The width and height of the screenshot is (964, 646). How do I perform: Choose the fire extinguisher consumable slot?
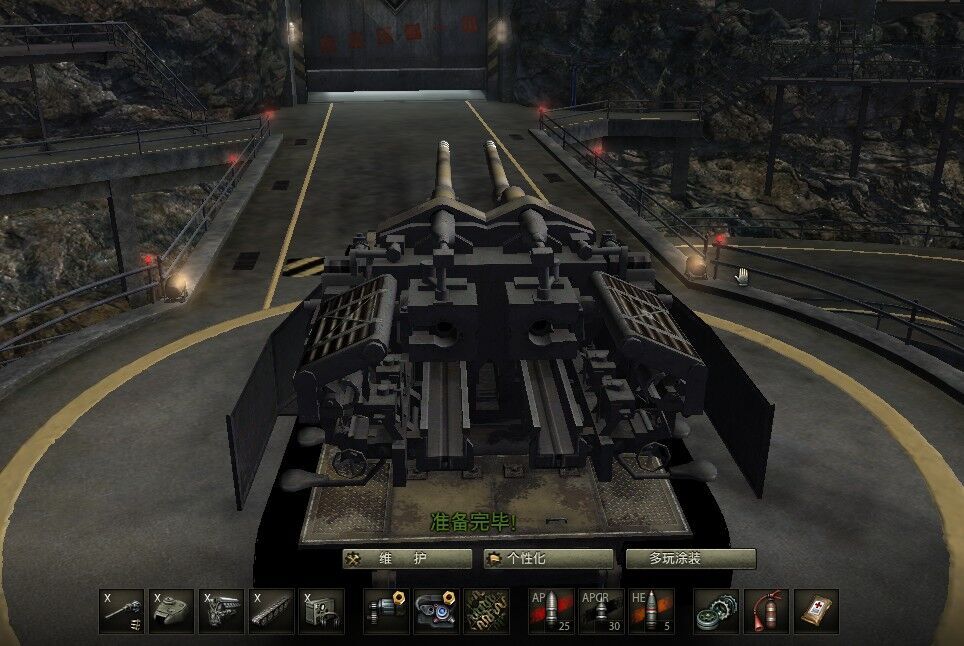point(766,611)
